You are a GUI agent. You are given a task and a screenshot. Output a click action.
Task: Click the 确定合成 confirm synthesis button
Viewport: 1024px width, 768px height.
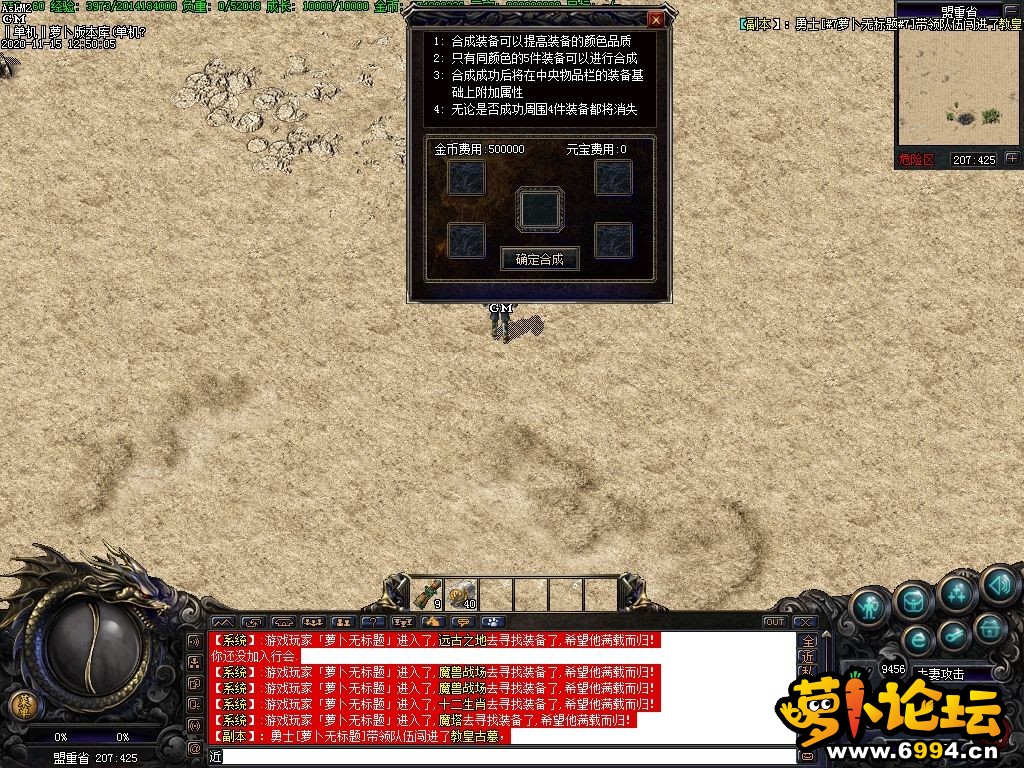[539, 259]
